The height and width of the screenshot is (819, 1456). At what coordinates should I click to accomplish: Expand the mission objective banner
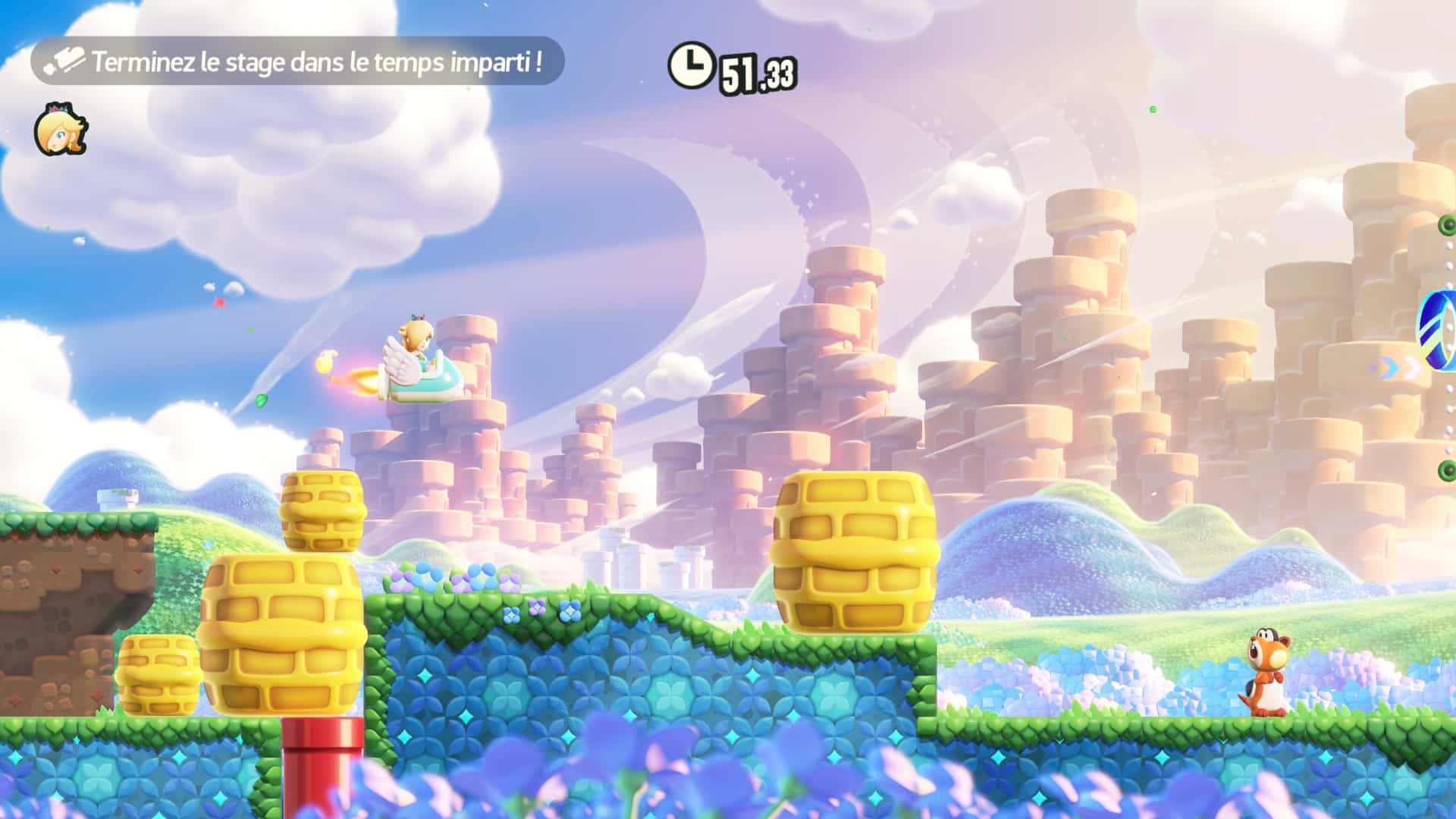pyautogui.click(x=296, y=62)
